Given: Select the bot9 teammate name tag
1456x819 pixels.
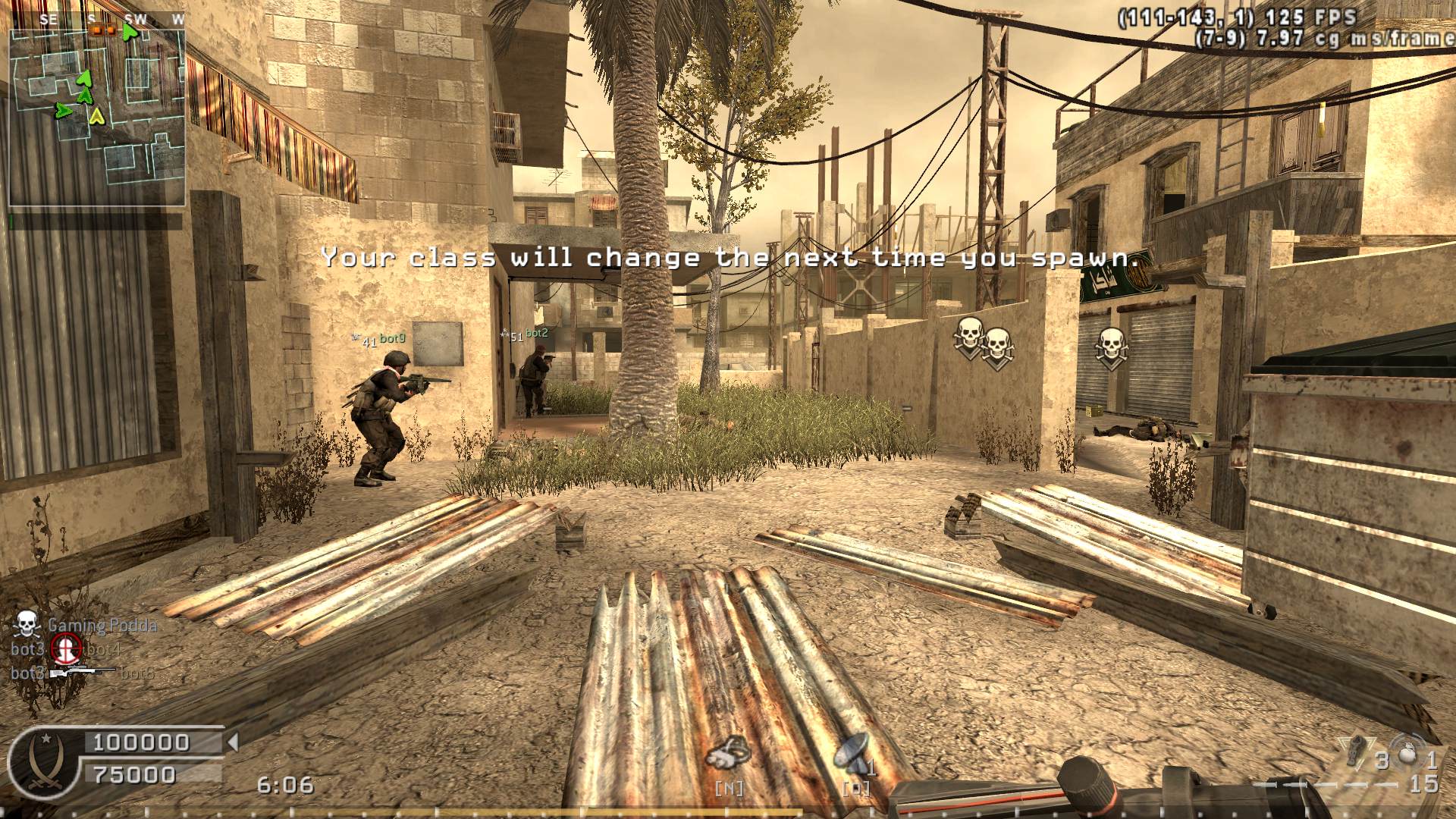Looking at the screenshot, I should tap(392, 338).
